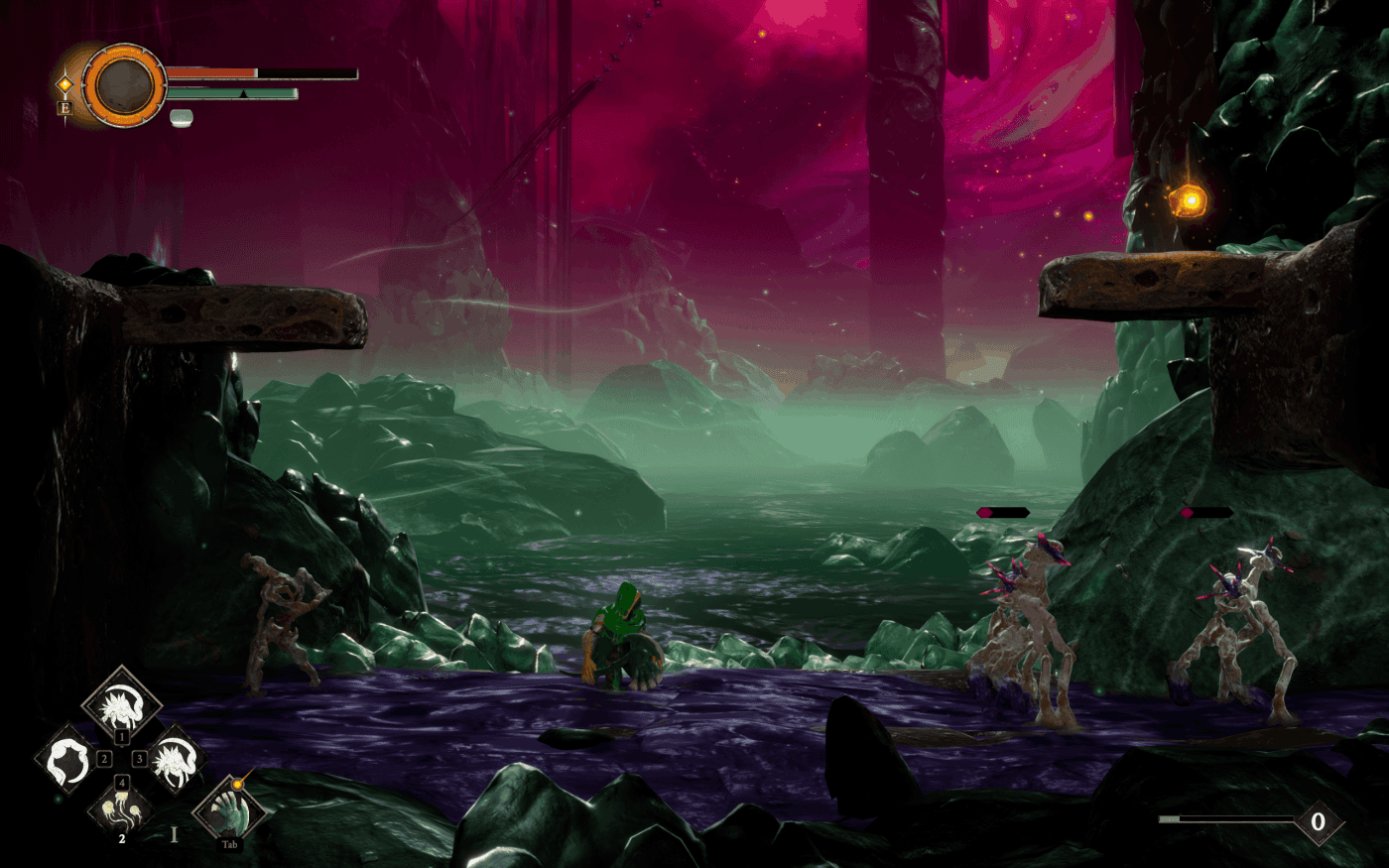The image size is (1389, 868).
Task: Click the orange-ringed character orb
Action: click(125, 86)
